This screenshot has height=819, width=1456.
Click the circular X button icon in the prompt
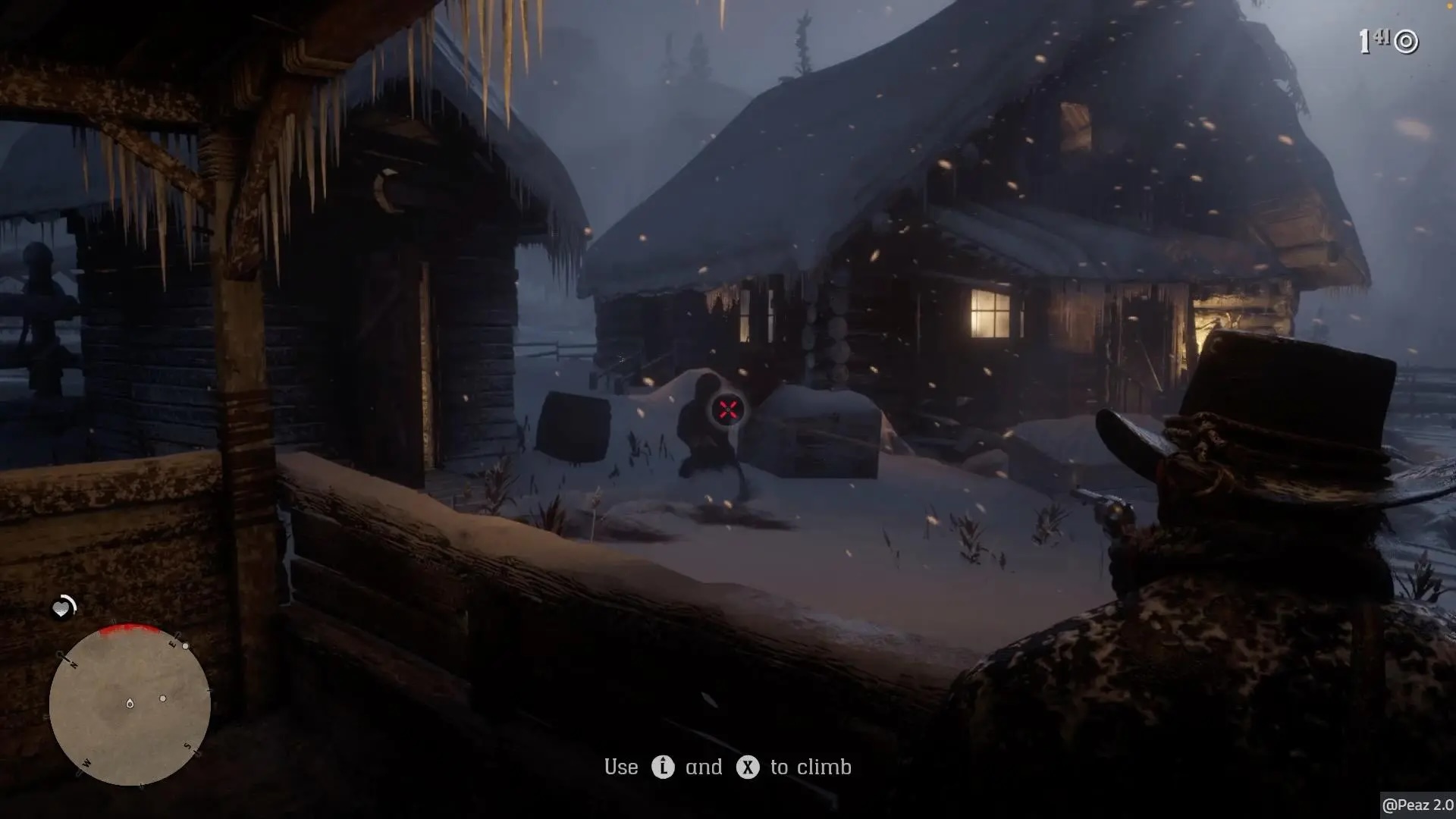tap(748, 767)
